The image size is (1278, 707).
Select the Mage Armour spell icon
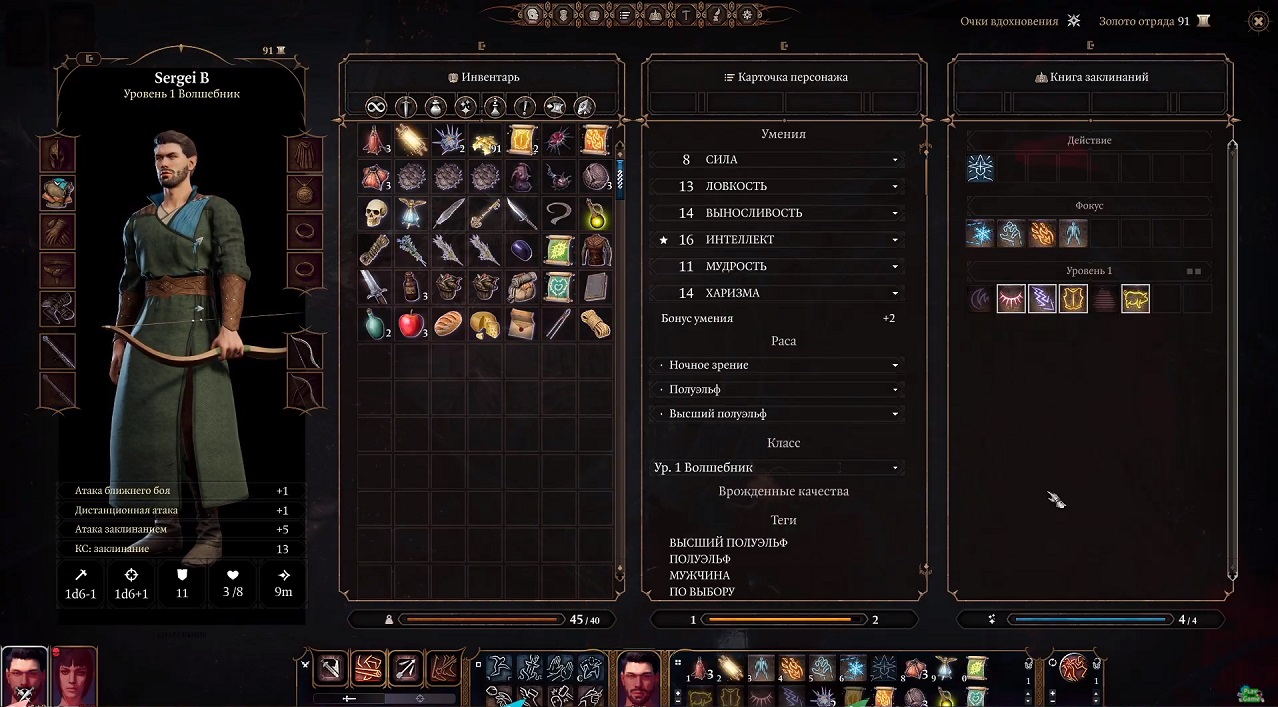[x=1073, y=298]
